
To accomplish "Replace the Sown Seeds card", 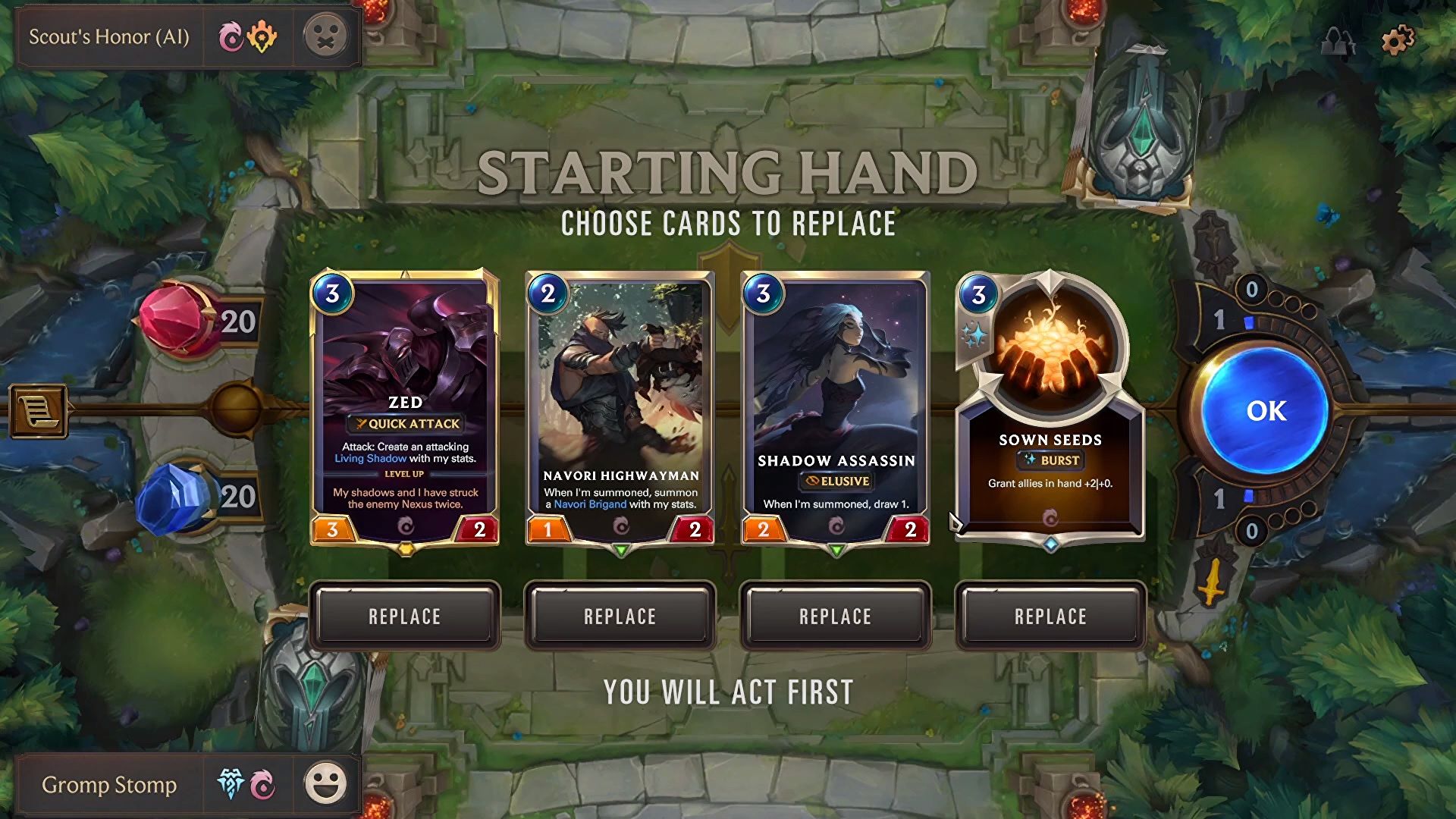I will click(x=1050, y=617).
